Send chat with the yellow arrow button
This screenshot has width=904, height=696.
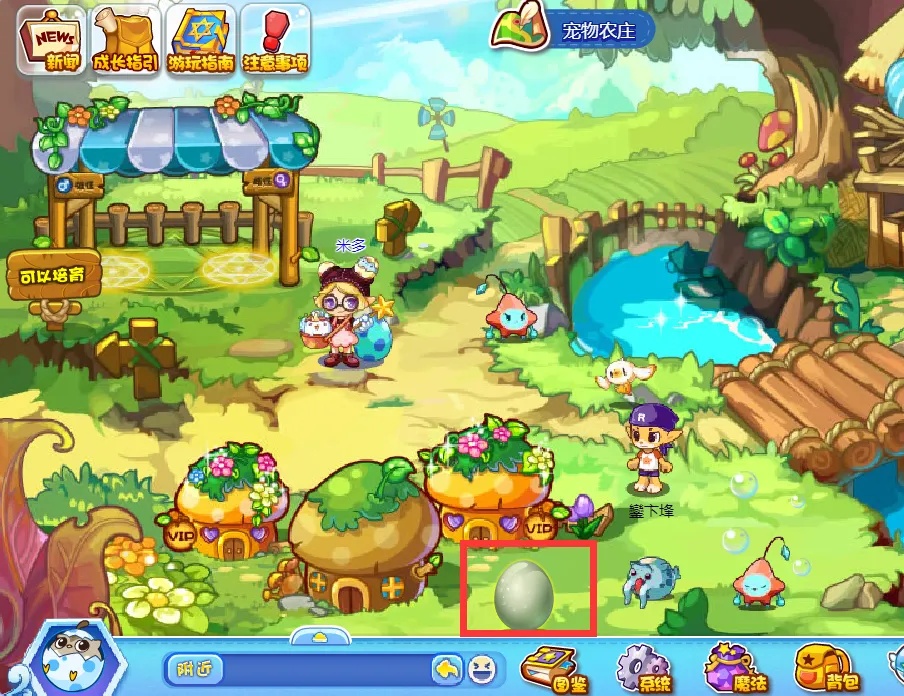(447, 668)
